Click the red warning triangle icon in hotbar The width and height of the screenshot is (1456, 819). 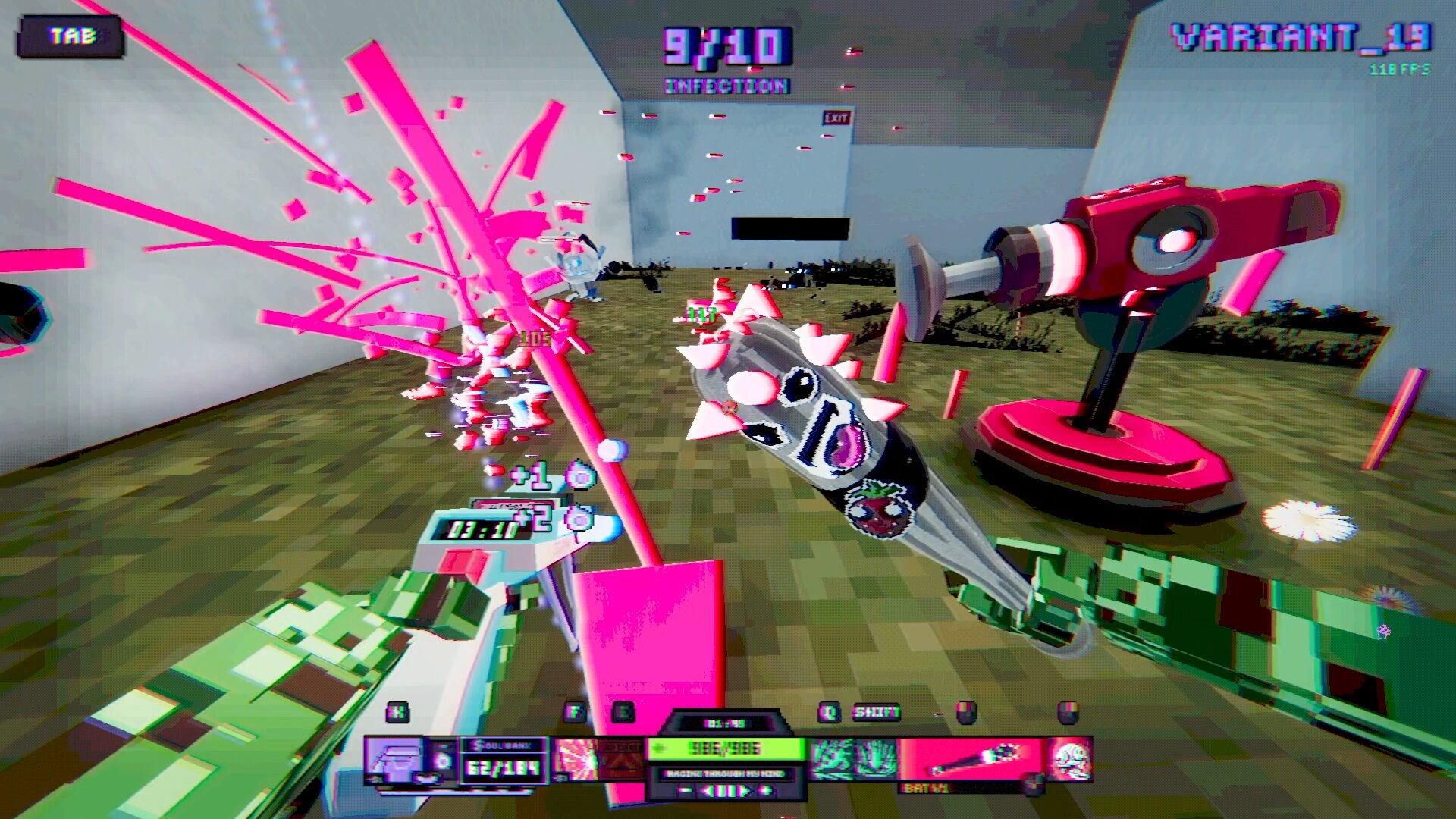621,759
